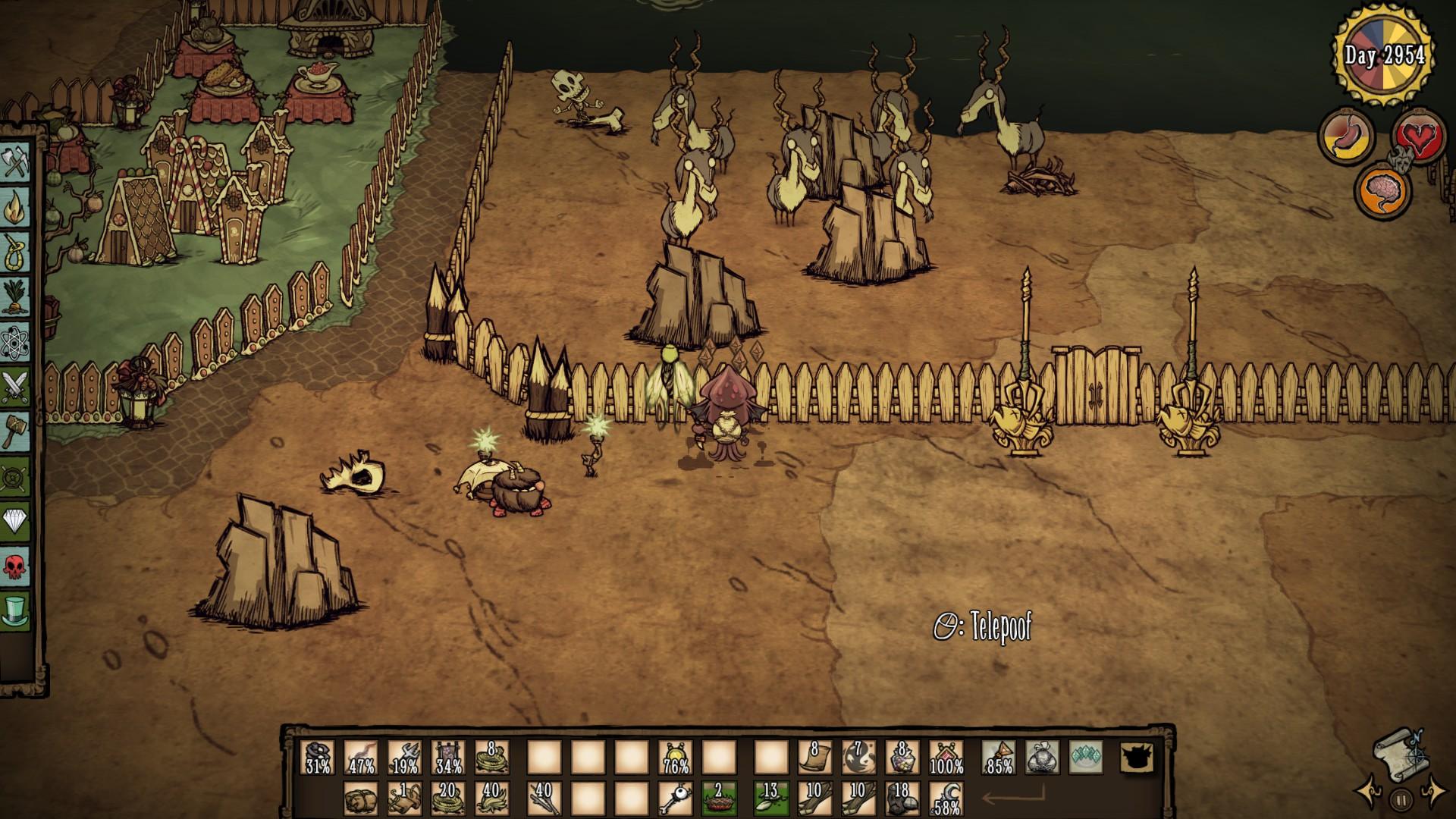Click the yellow amulet at 76%

pyautogui.click(x=675, y=757)
